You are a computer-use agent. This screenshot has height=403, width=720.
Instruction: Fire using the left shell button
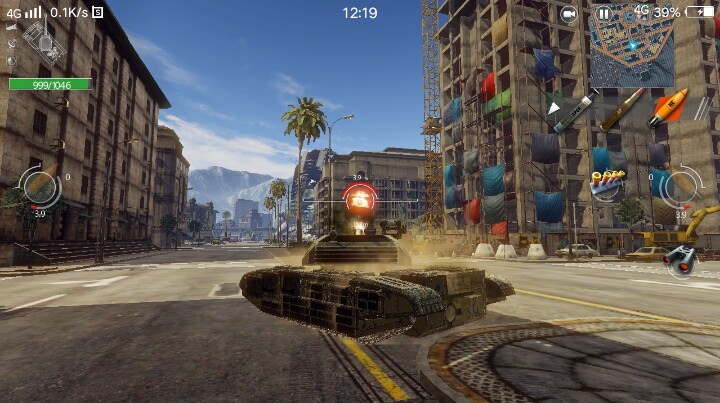coord(40,187)
